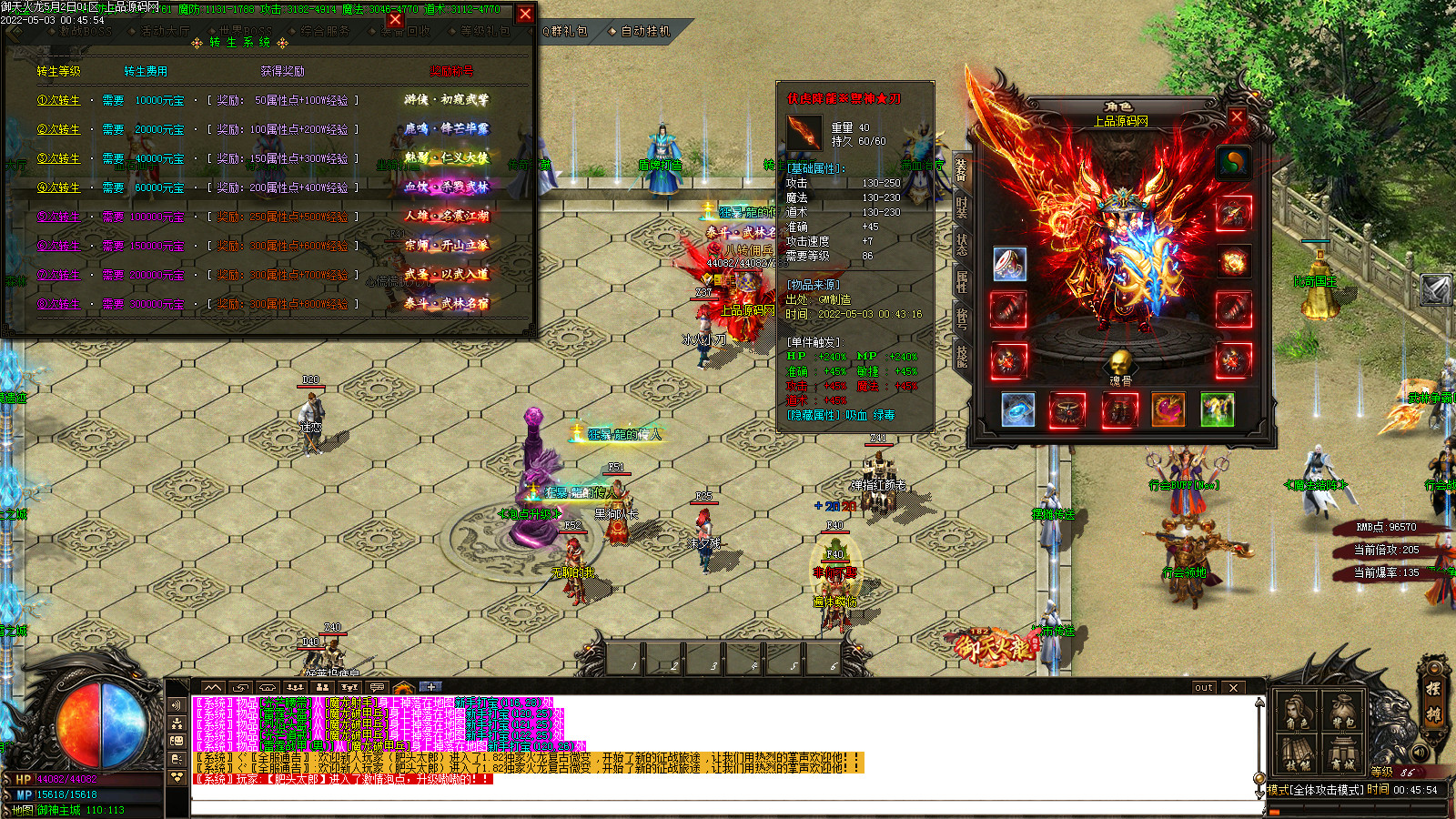Select the green dragon mount equipment slot
This screenshot has height=819, width=1456.
click(1217, 410)
